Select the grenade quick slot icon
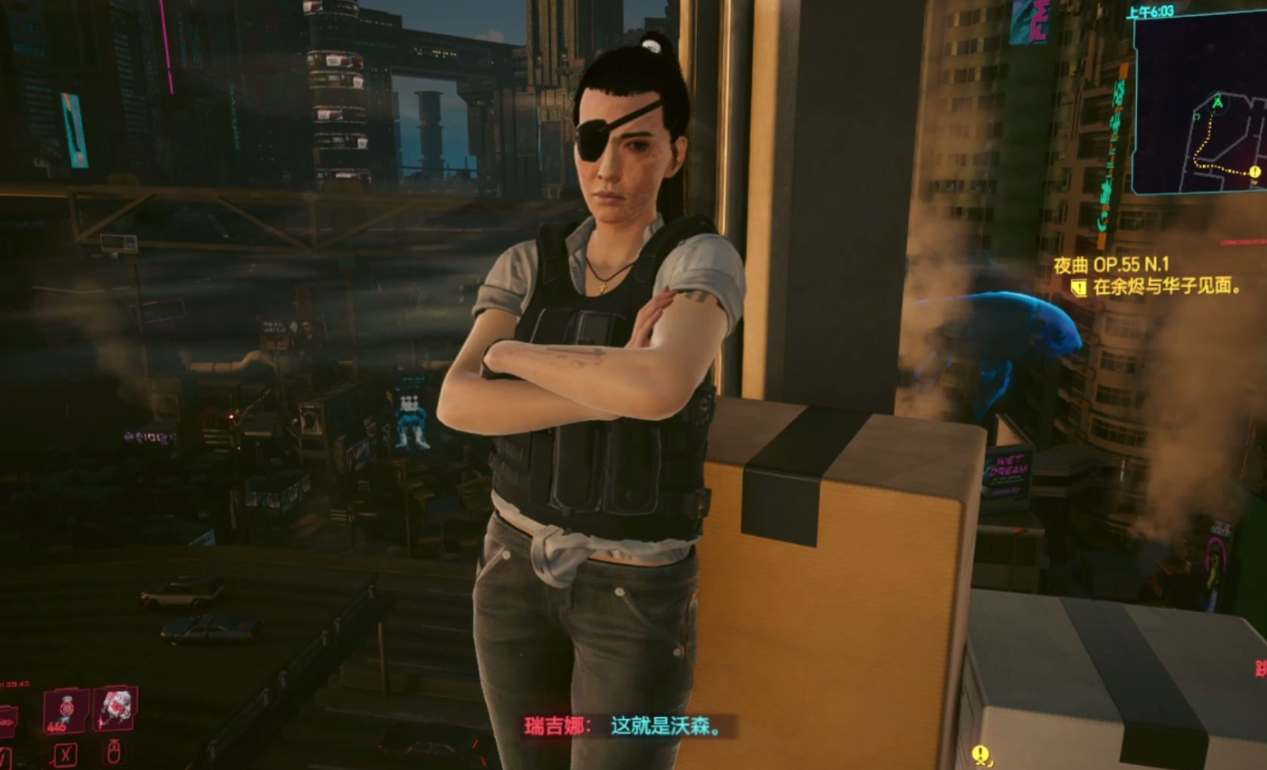This screenshot has width=1267, height=770. click(115, 709)
